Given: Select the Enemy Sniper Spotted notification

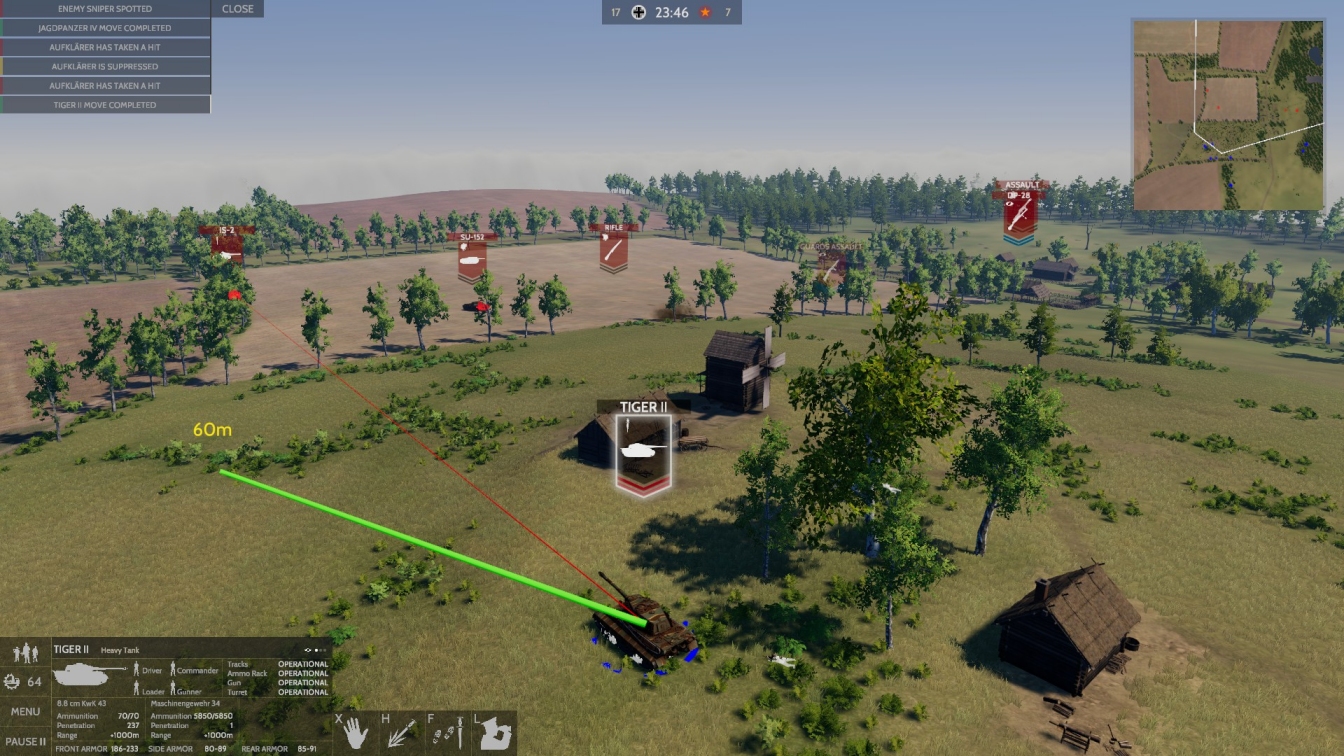Looking at the screenshot, I should (105, 9).
